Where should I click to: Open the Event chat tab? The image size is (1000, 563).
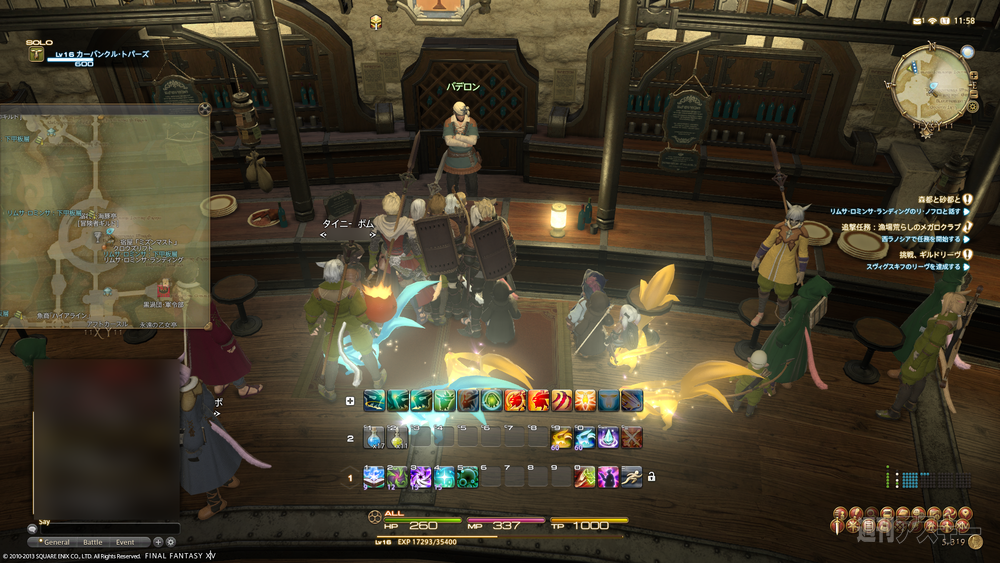pyautogui.click(x=125, y=542)
